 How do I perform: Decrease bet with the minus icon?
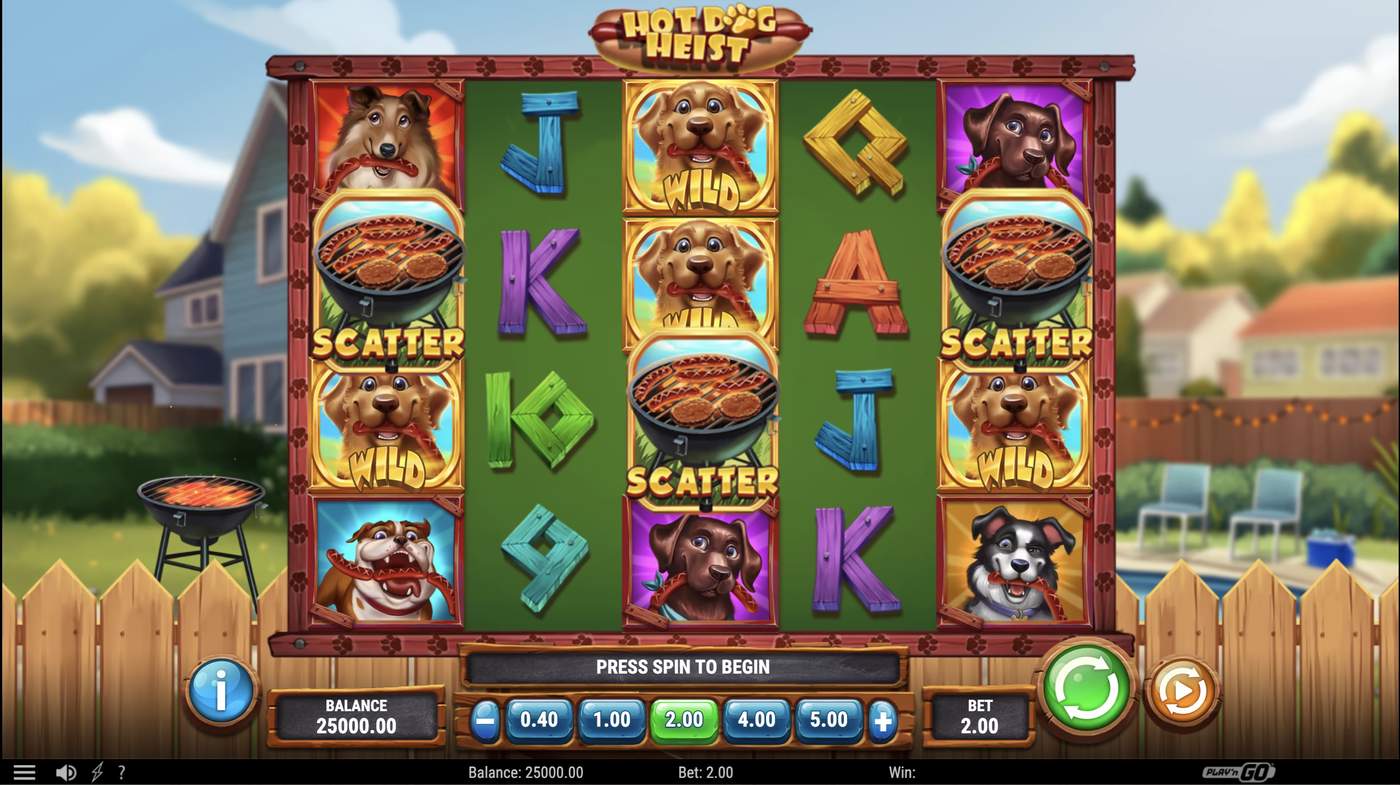[484, 719]
